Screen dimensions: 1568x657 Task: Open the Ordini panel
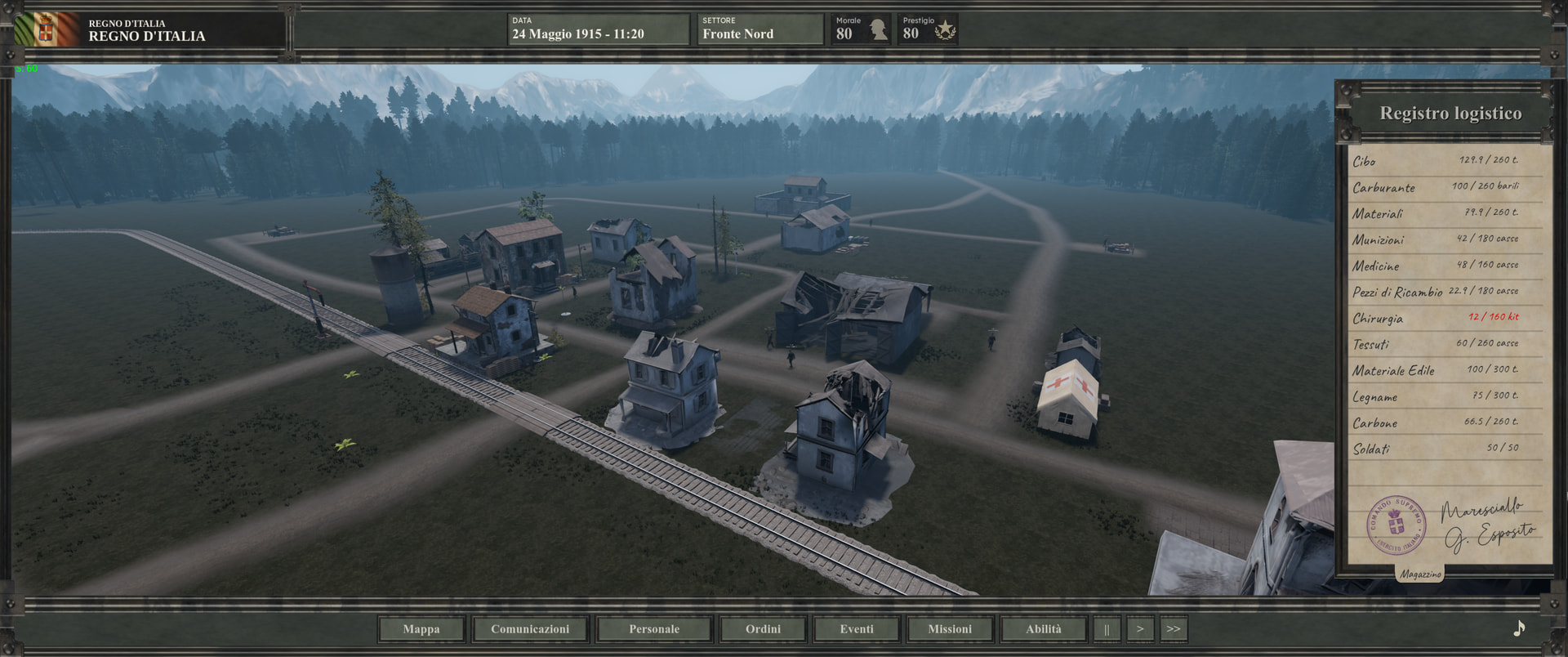click(x=763, y=629)
